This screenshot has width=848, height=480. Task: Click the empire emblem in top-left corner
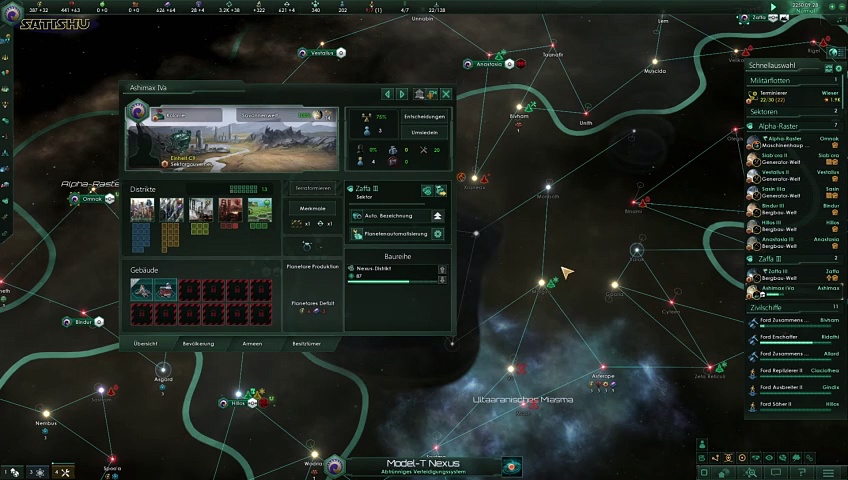13,15
